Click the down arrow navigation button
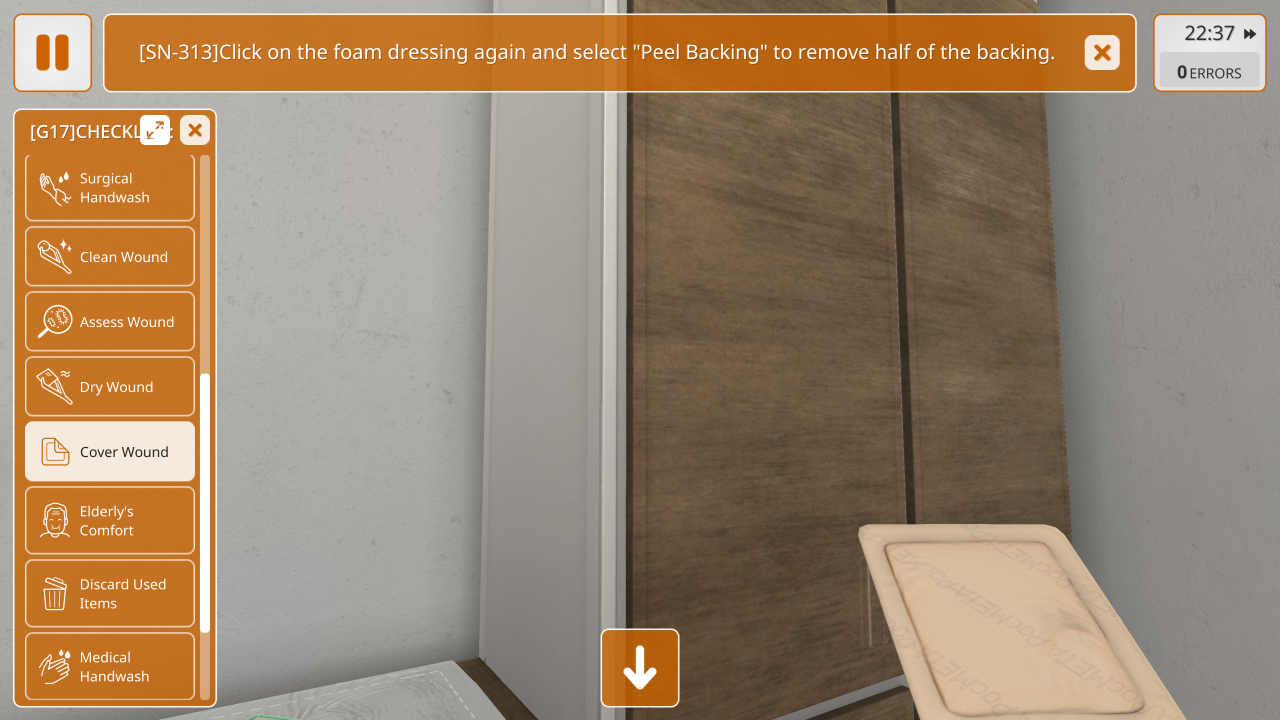Screen dimensions: 1280x720 coord(640,668)
